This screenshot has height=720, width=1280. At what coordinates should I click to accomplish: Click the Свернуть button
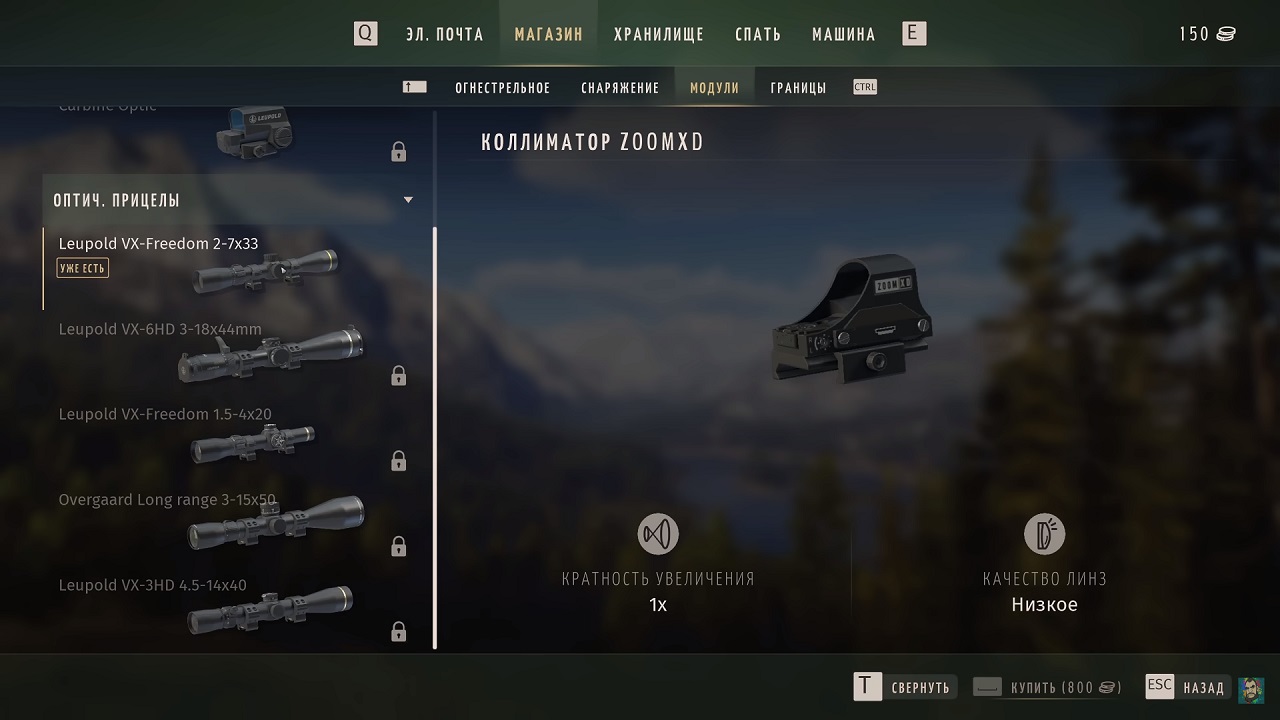point(904,687)
